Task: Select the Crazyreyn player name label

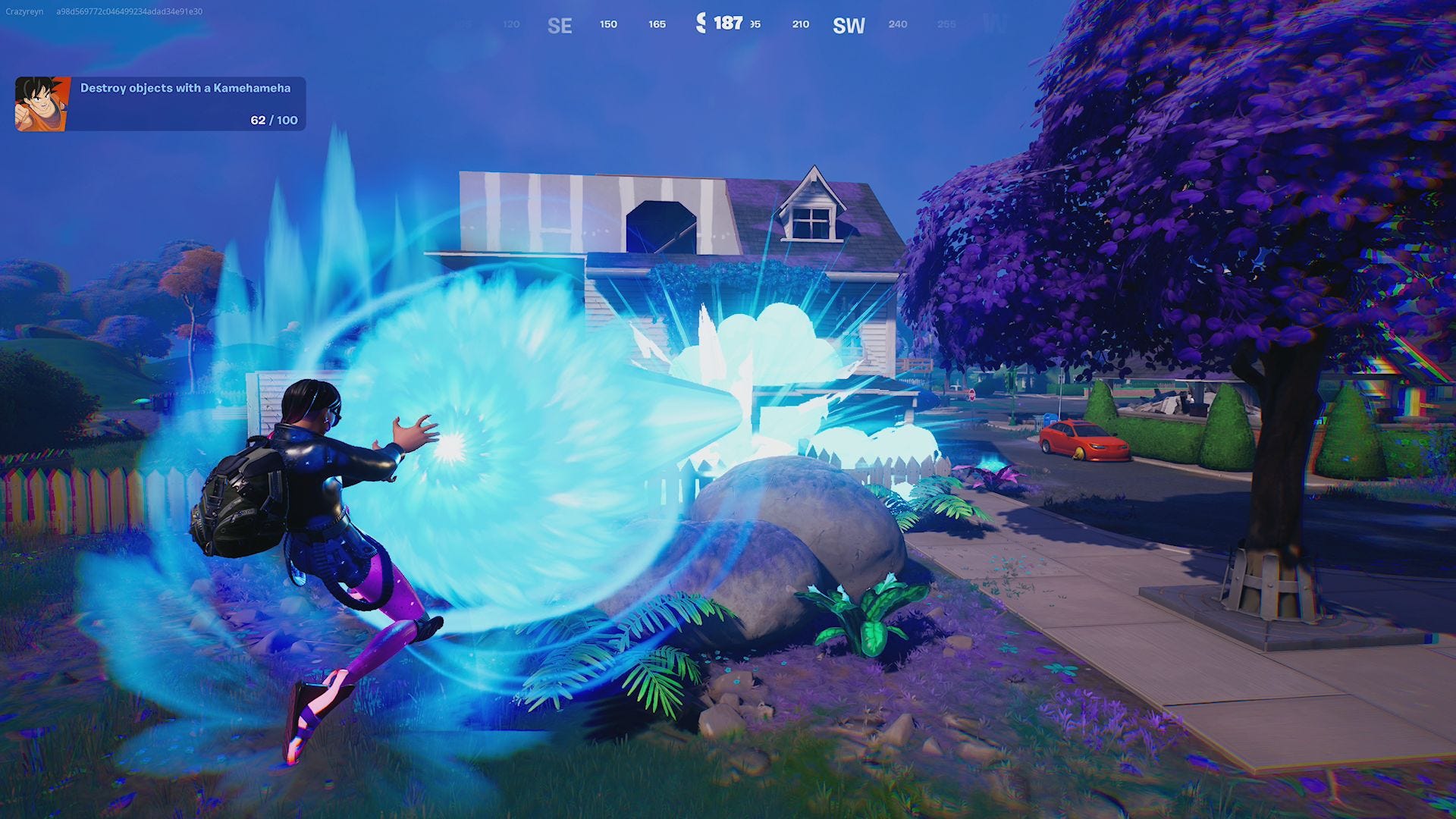Action: (24, 11)
